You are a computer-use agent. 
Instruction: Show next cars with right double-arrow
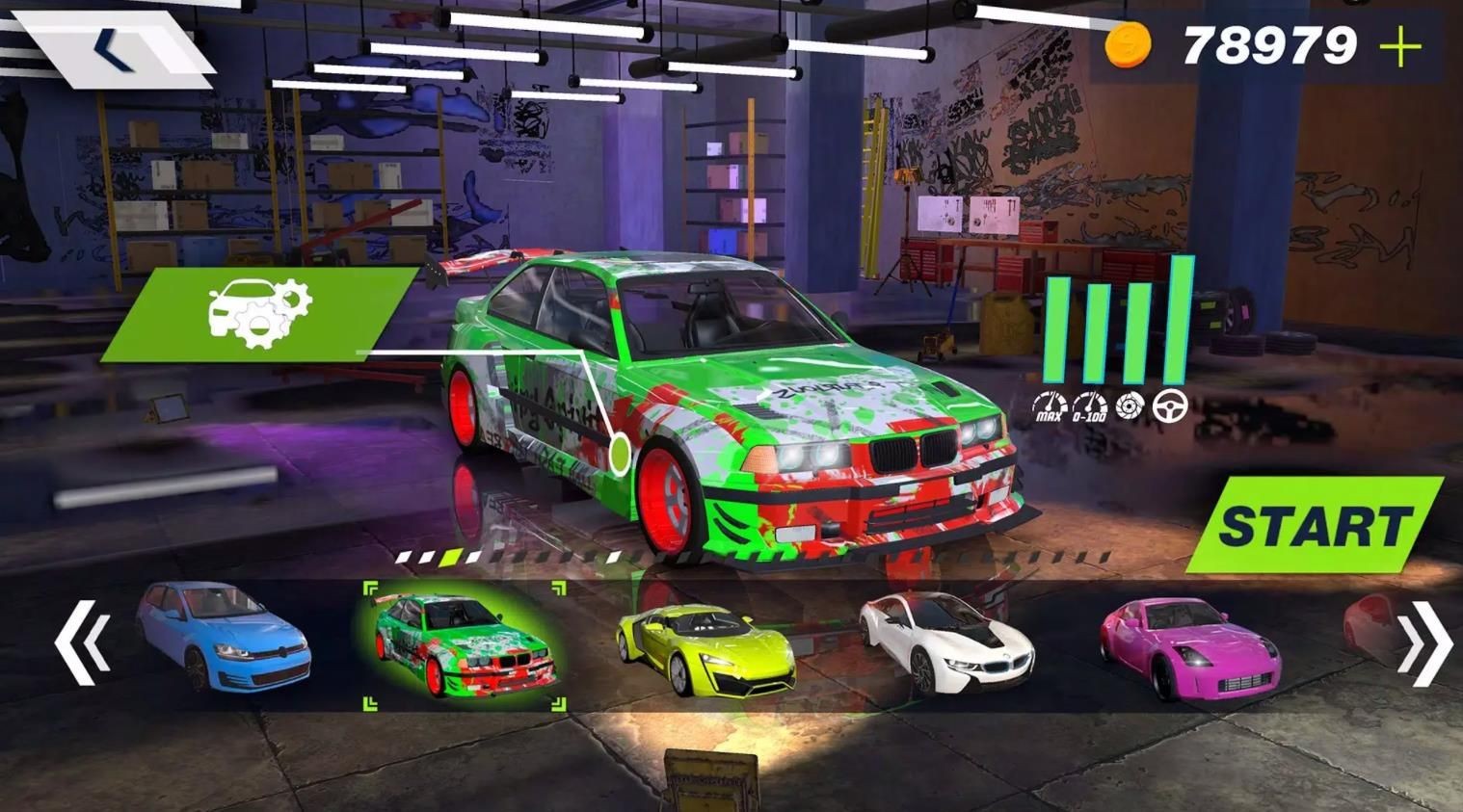[1423, 642]
